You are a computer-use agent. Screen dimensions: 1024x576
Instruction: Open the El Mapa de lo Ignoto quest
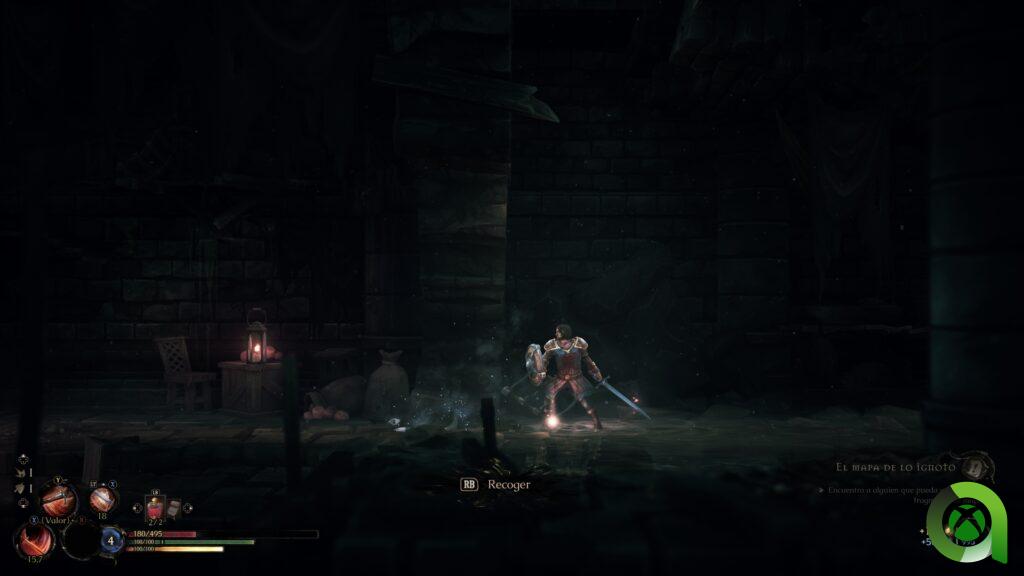click(899, 467)
